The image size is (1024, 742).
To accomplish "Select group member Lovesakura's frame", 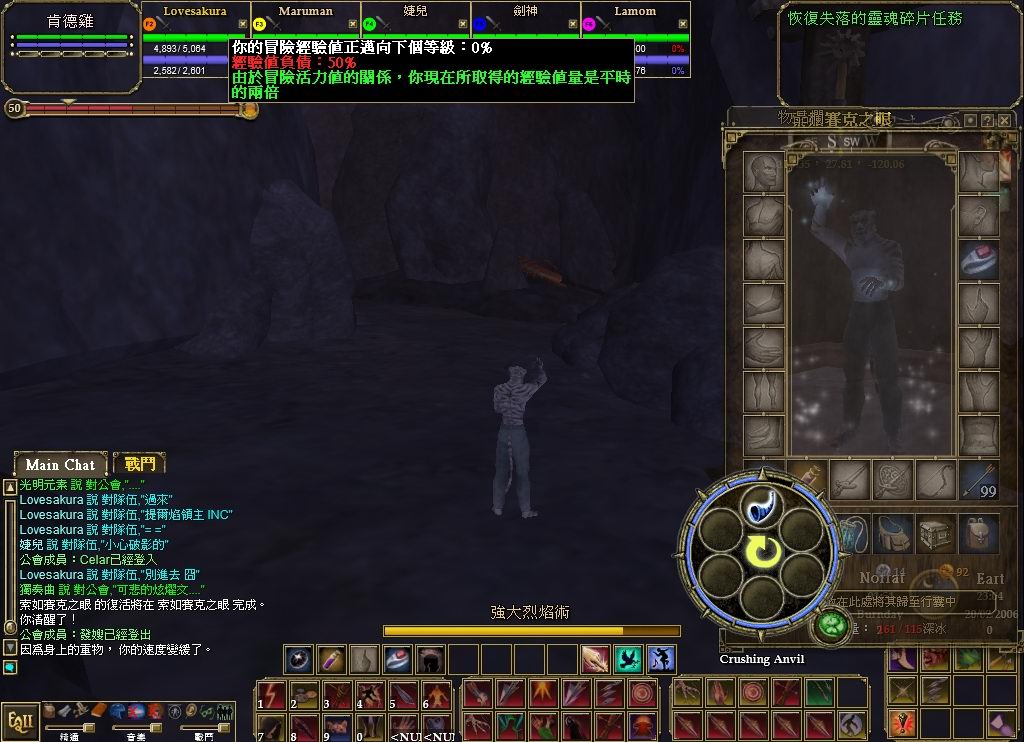I will pos(195,30).
